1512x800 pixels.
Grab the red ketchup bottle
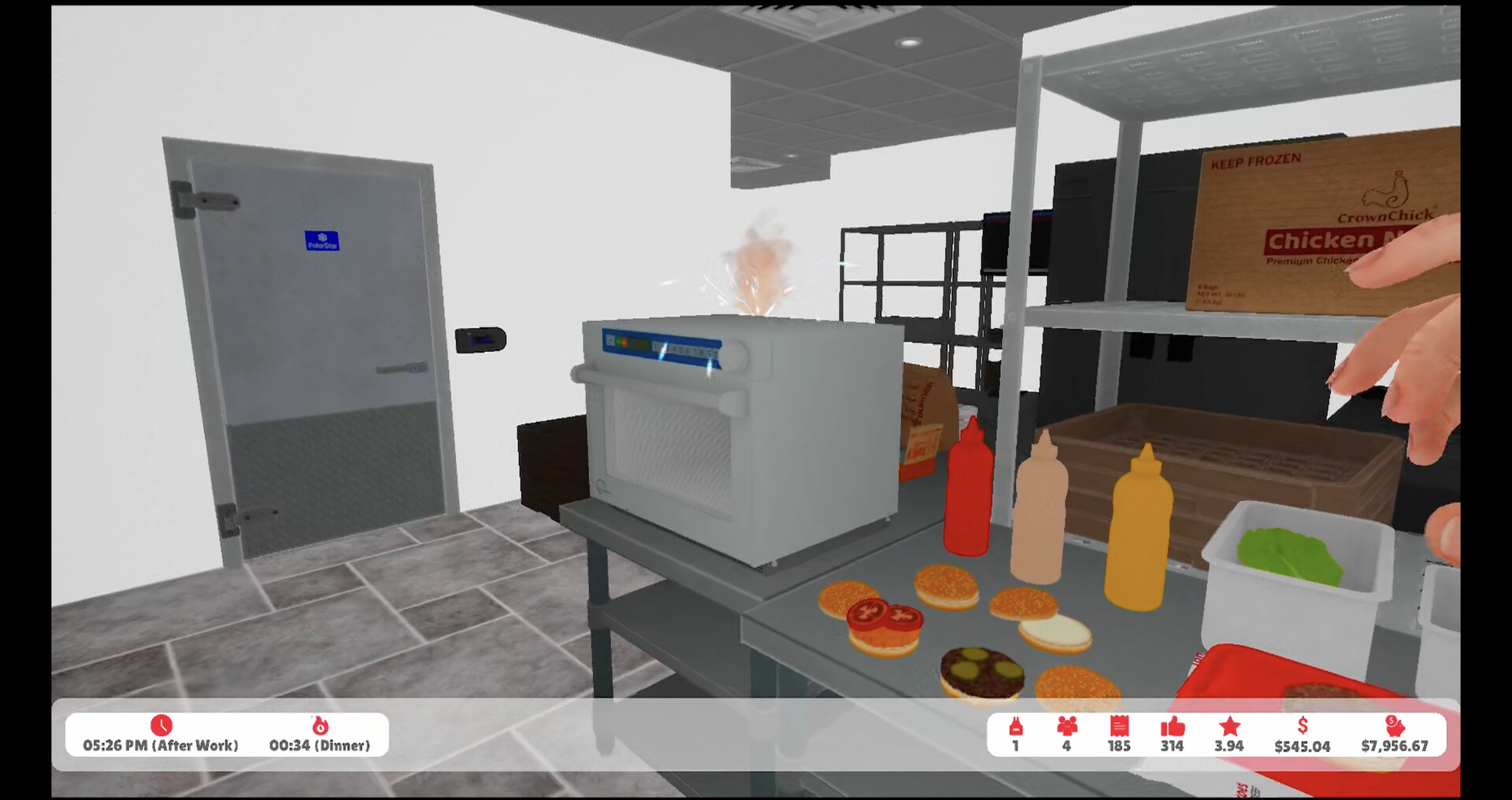point(969,496)
